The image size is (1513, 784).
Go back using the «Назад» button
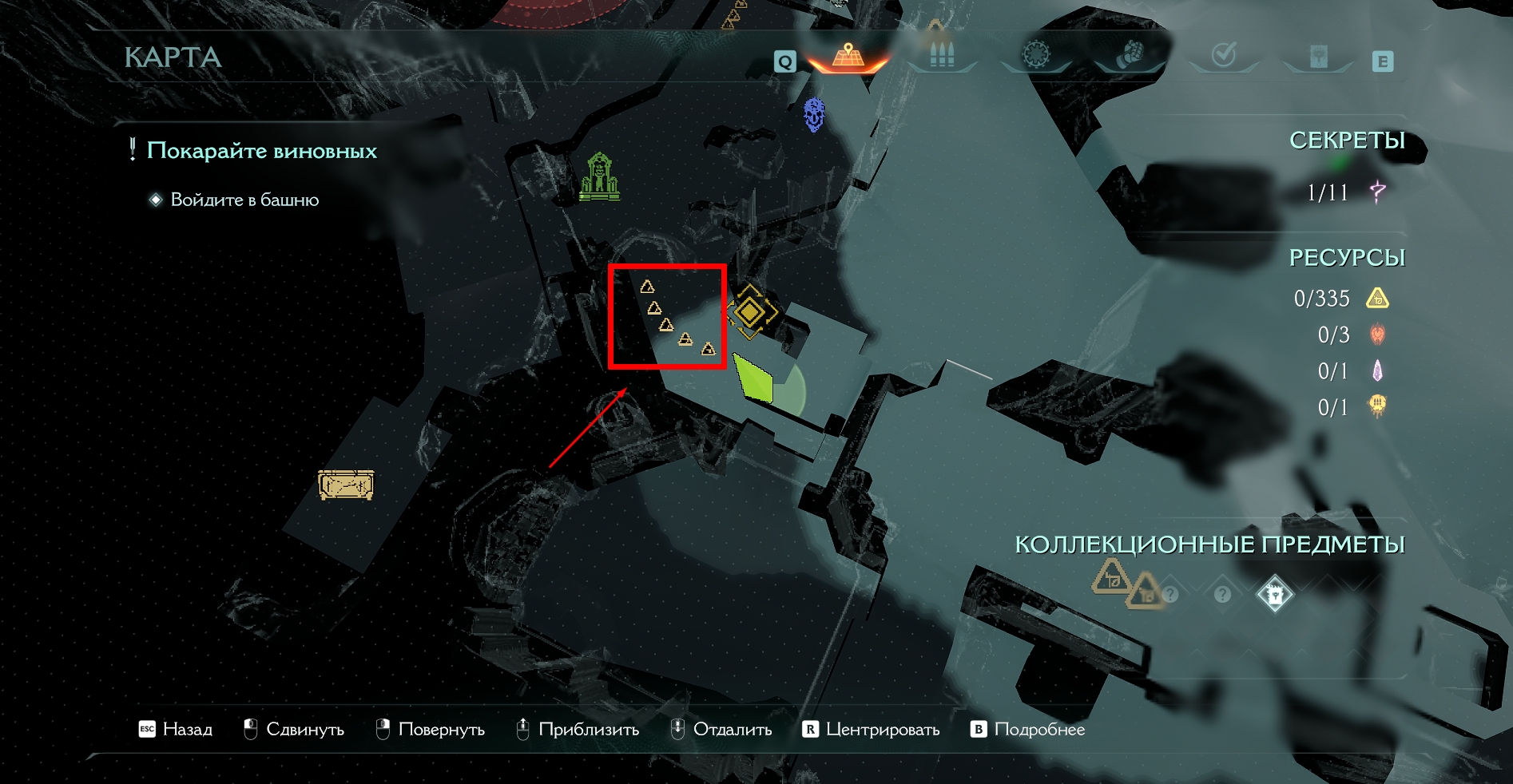(x=177, y=730)
